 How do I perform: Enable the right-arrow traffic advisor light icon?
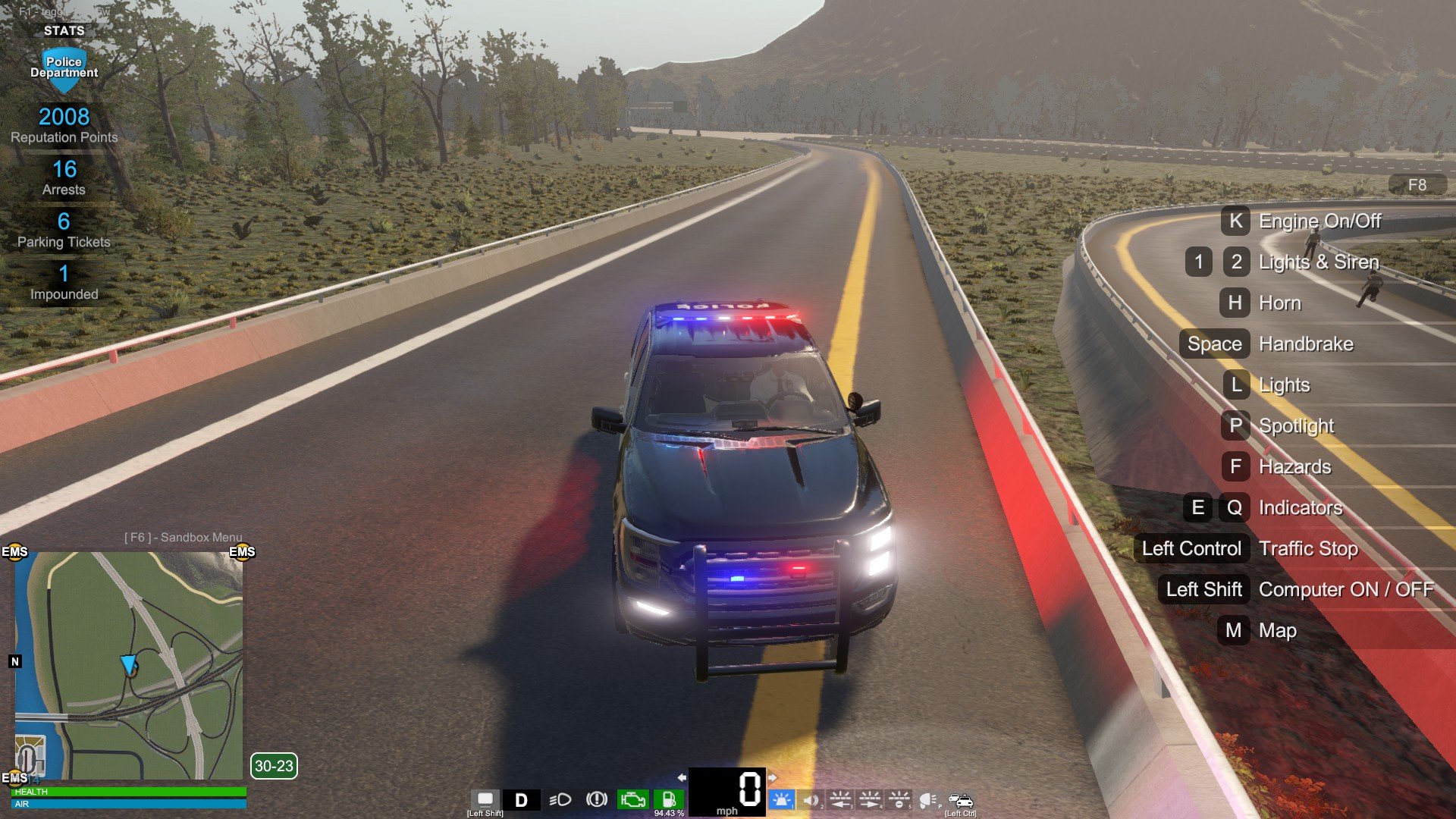click(x=870, y=800)
